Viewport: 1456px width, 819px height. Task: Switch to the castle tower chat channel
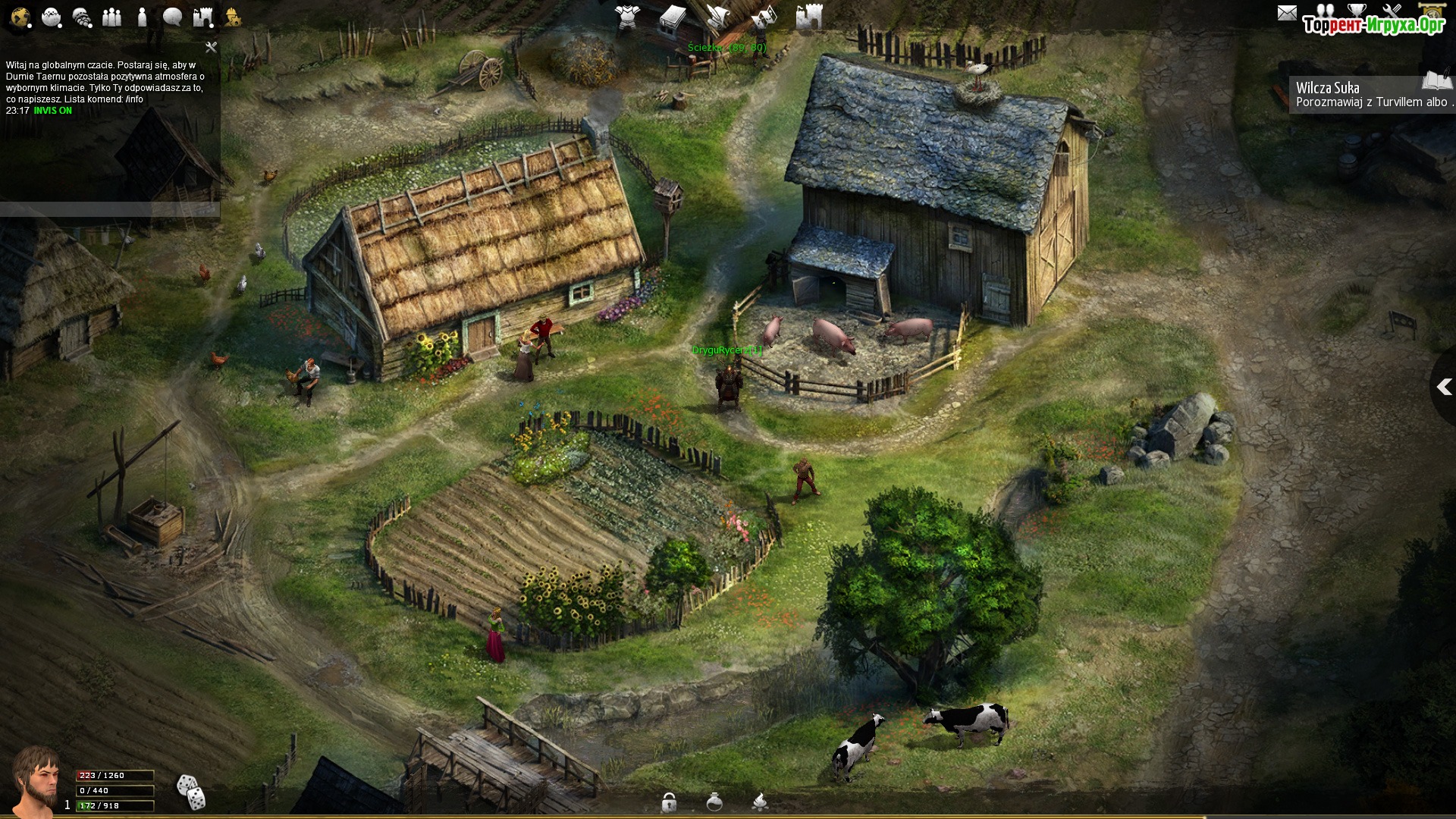pyautogui.click(x=202, y=17)
